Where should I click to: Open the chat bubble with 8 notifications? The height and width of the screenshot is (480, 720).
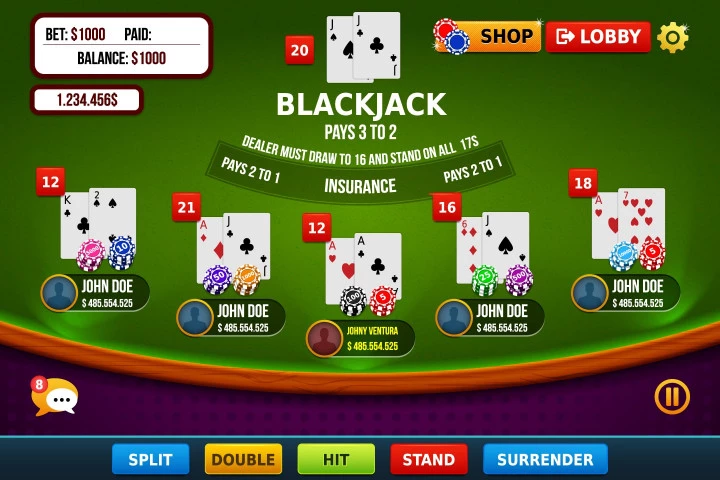[x=56, y=398]
